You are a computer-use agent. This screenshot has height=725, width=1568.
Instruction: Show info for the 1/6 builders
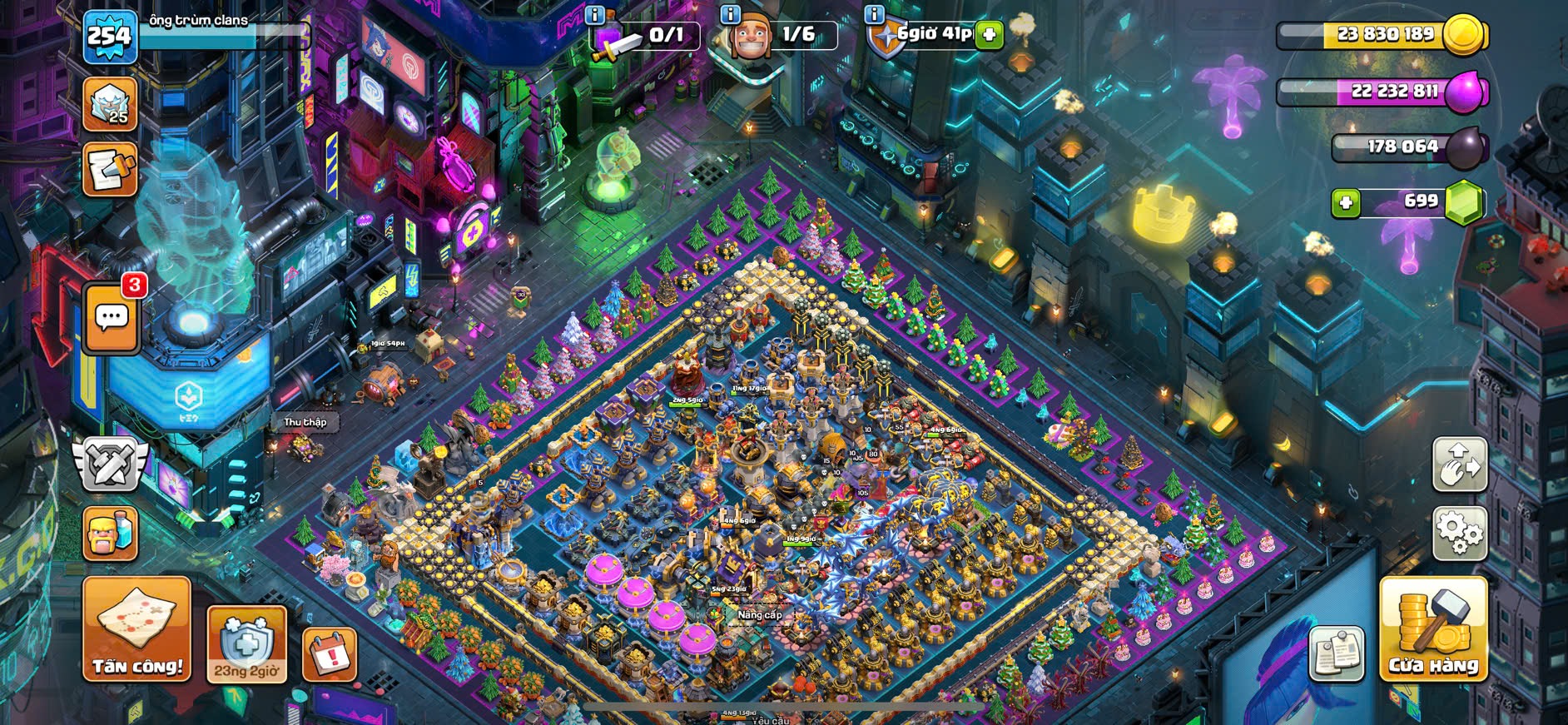tap(730, 14)
